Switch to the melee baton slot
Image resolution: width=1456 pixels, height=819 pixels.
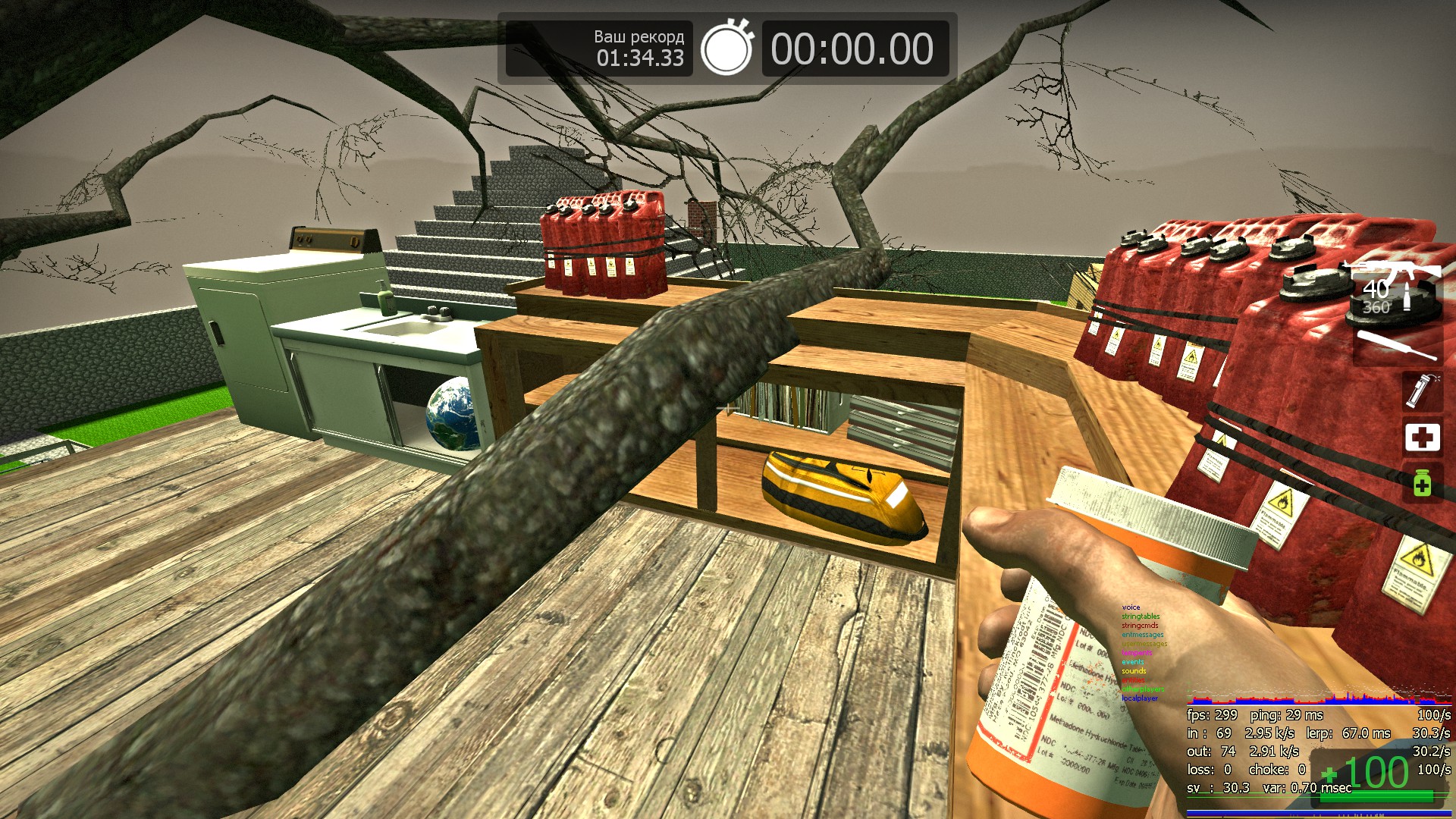[1397, 345]
